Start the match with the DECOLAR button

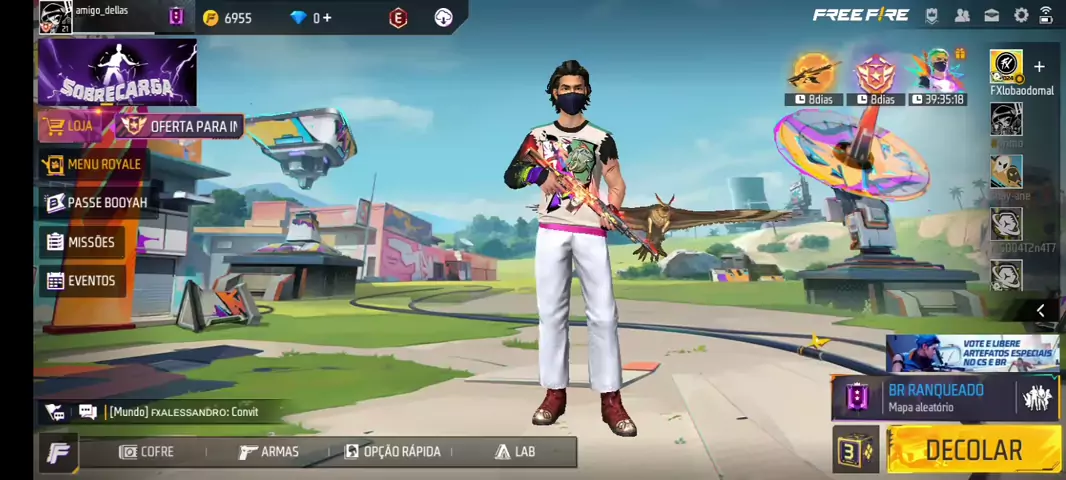[x=973, y=450]
